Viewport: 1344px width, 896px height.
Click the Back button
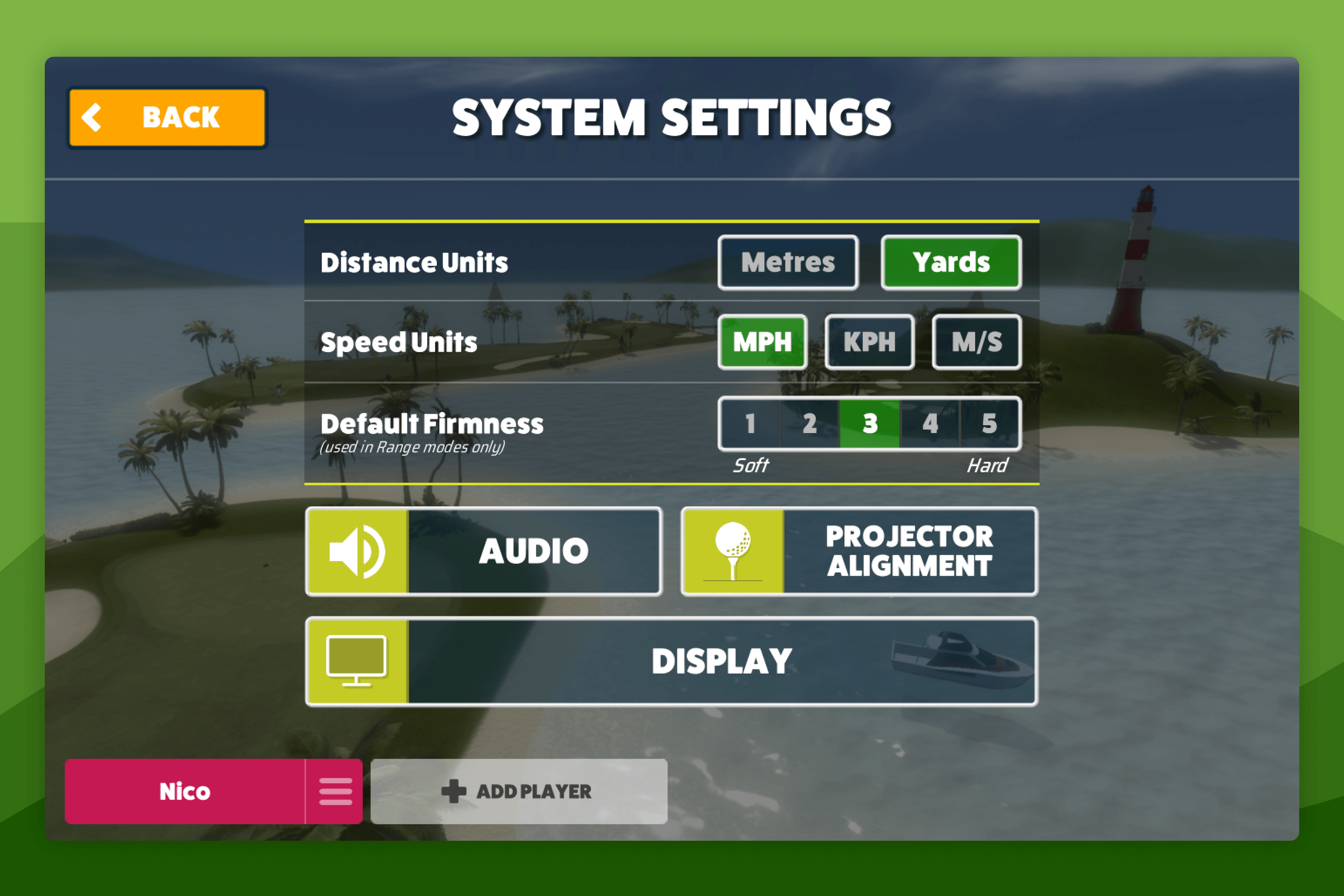167,116
